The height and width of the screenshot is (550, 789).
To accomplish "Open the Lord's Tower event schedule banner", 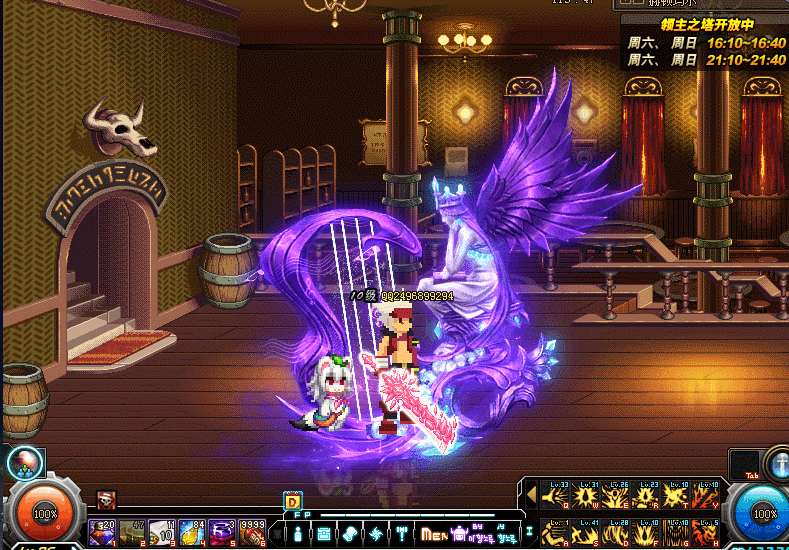I will coord(704,40).
